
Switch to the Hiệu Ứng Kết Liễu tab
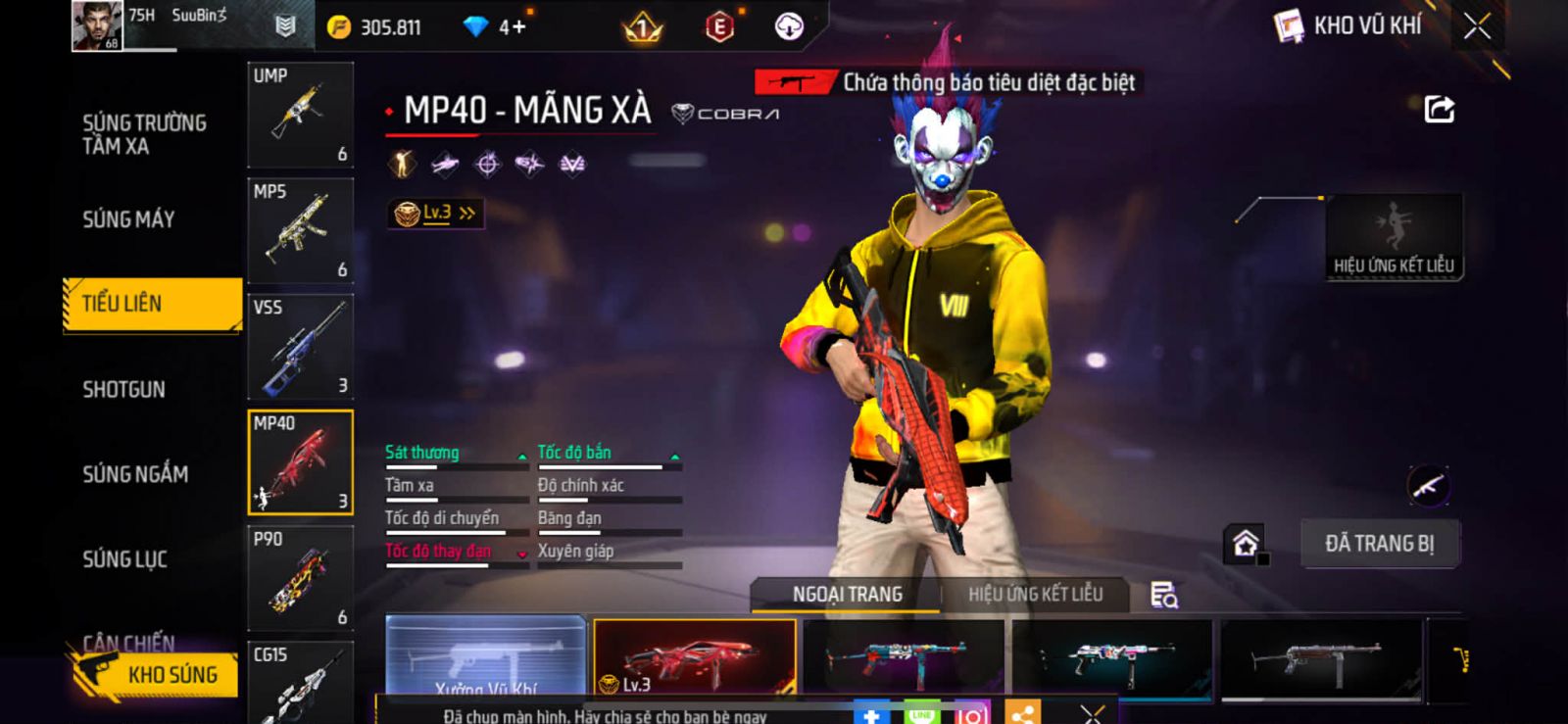pyautogui.click(x=1035, y=595)
